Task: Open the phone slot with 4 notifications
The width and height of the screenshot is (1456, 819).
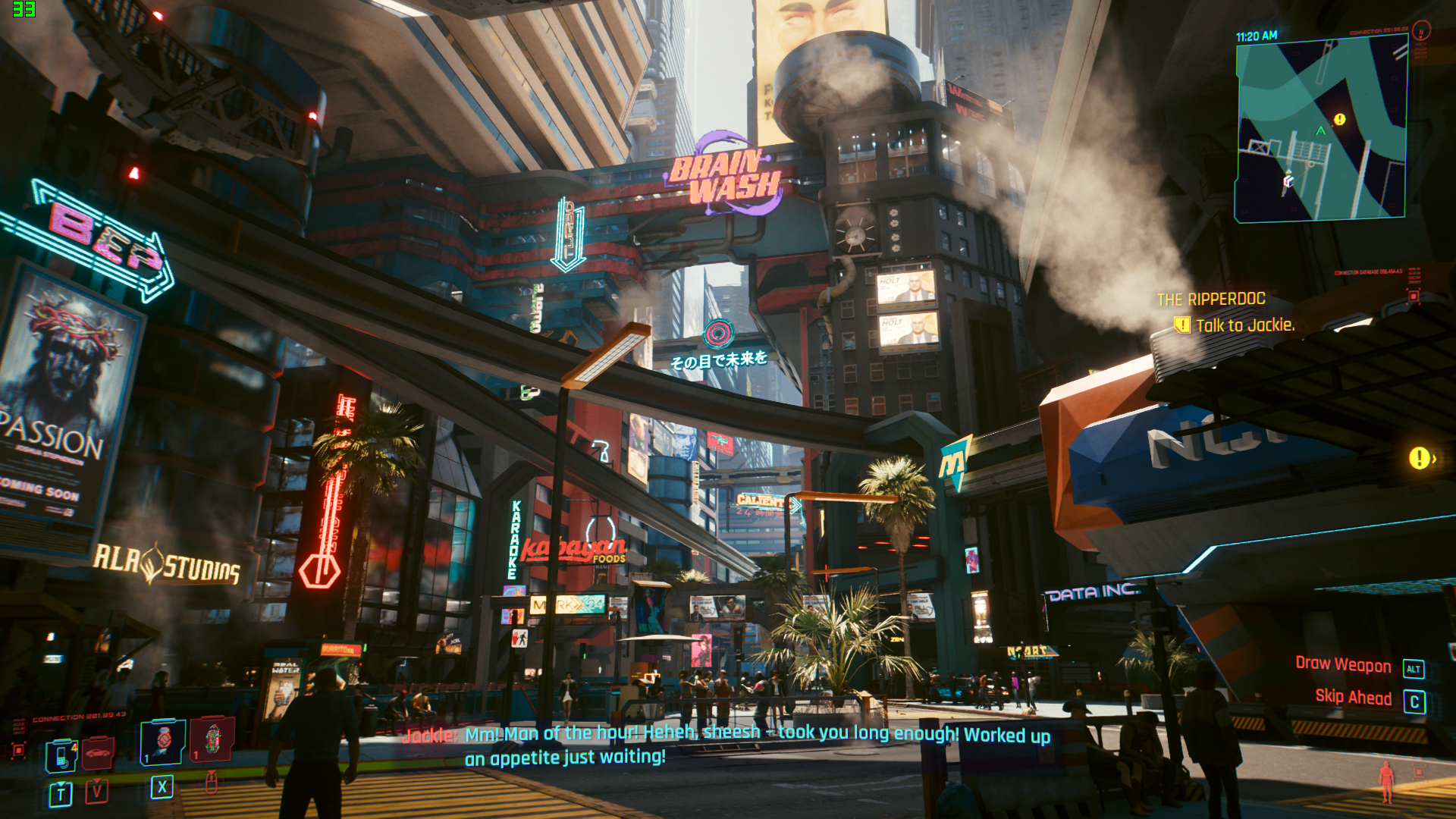Action: pos(61,755)
